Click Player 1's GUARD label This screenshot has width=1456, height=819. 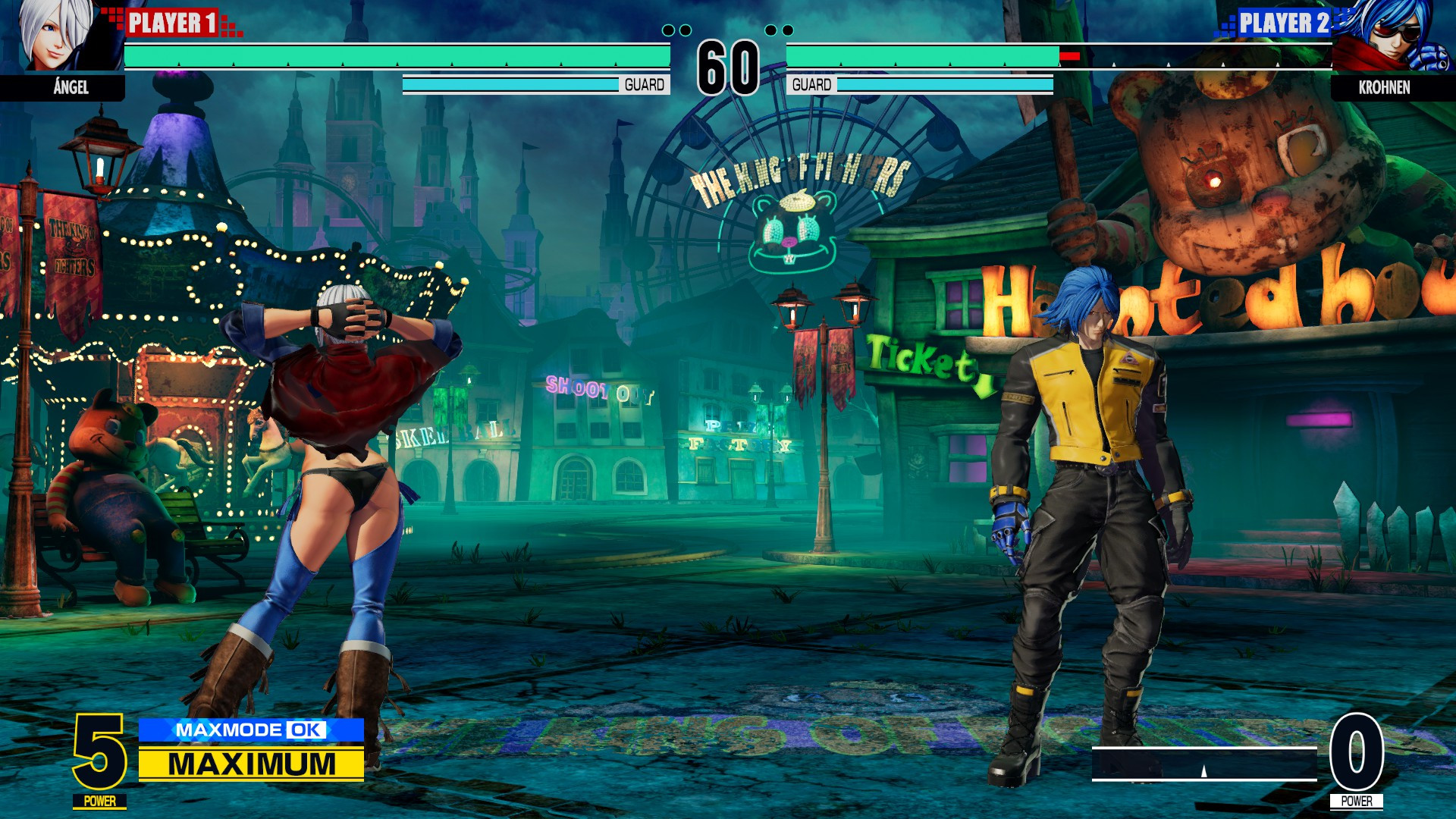(x=645, y=83)
